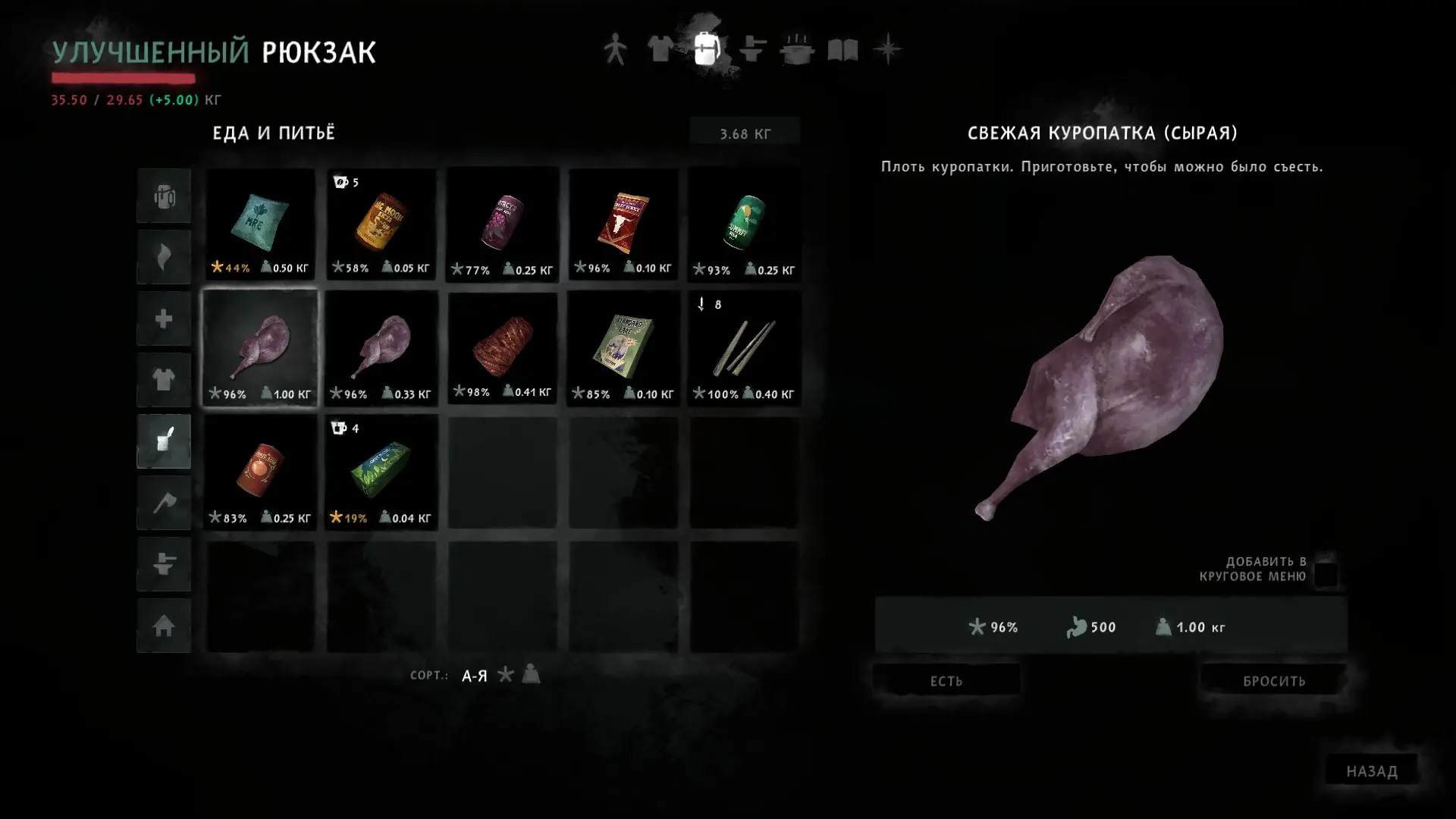Select the beef jerky packet slot

point(623,224)
